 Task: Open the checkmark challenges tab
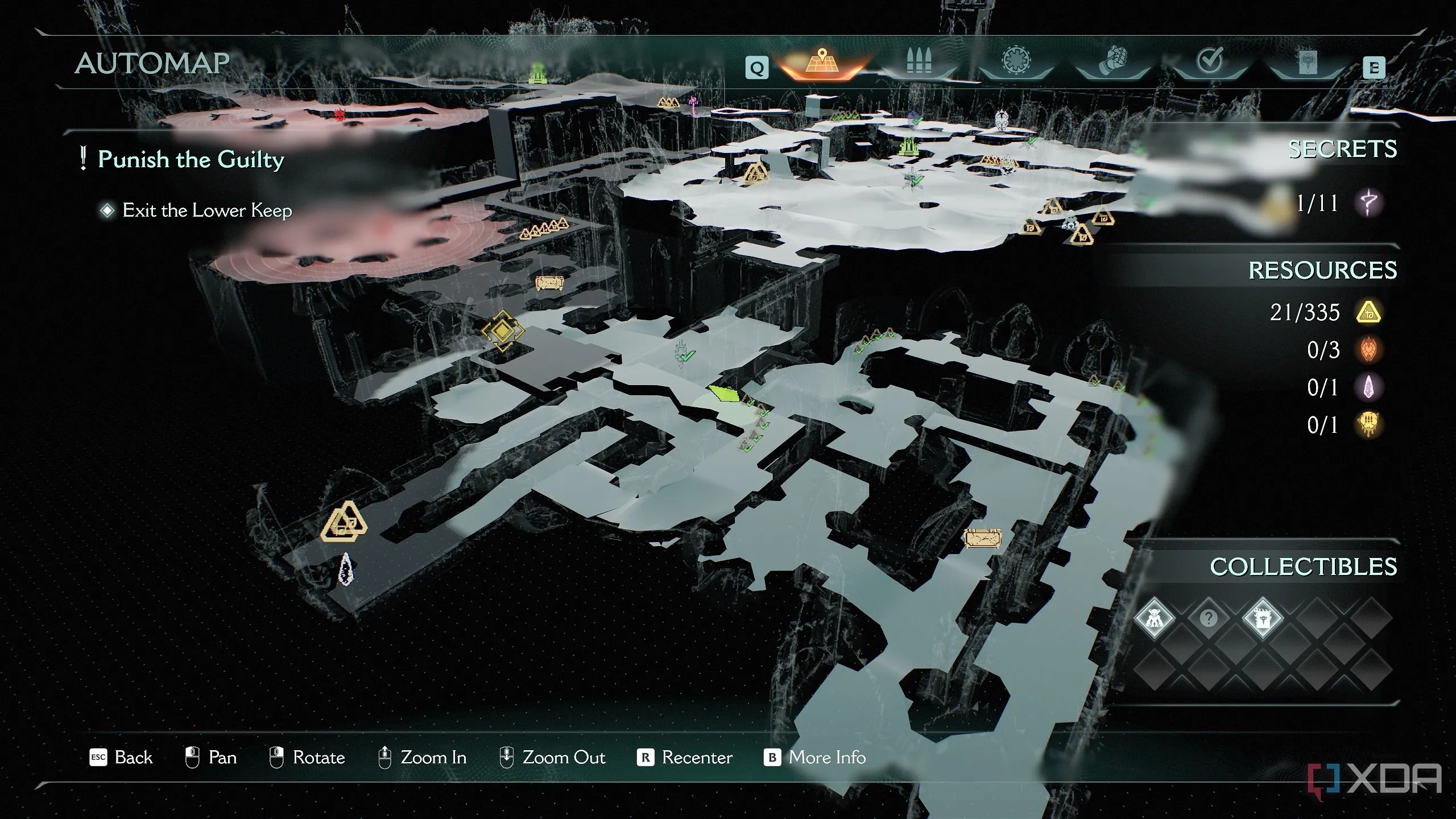1210,61
